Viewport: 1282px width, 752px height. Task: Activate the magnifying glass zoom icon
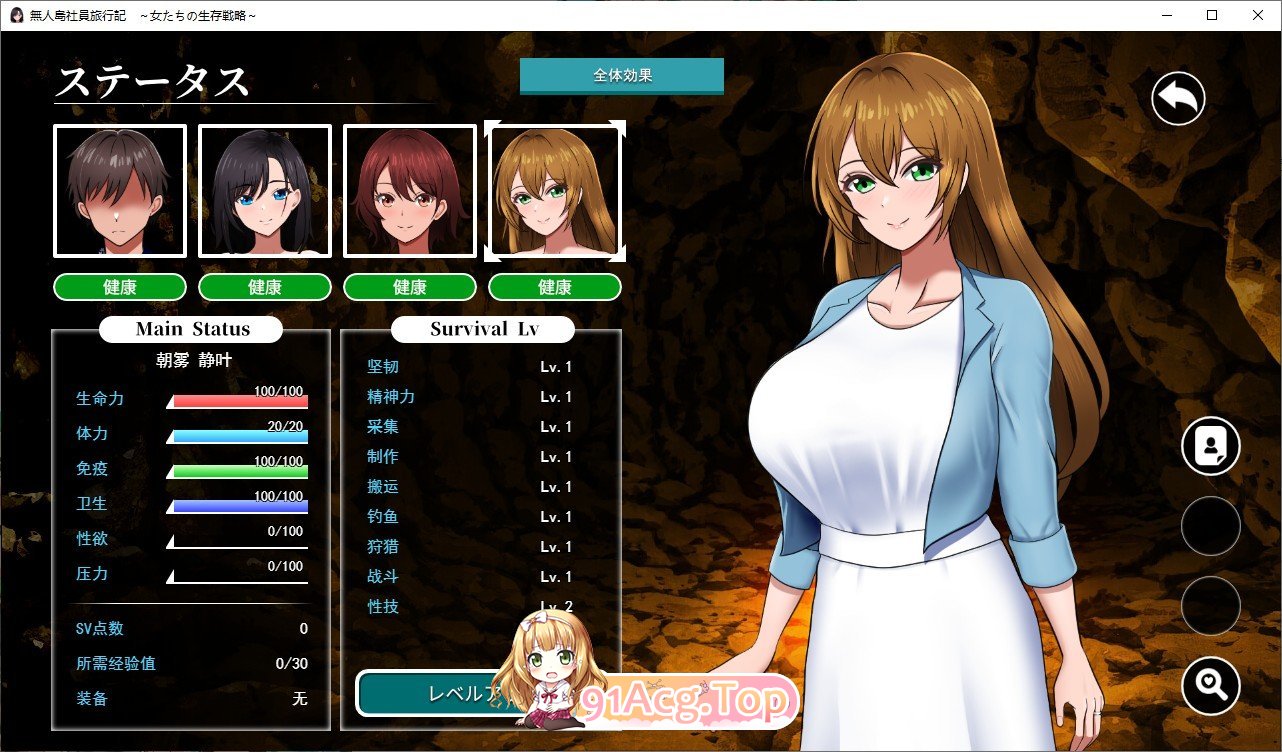(x=1210, y=686)
